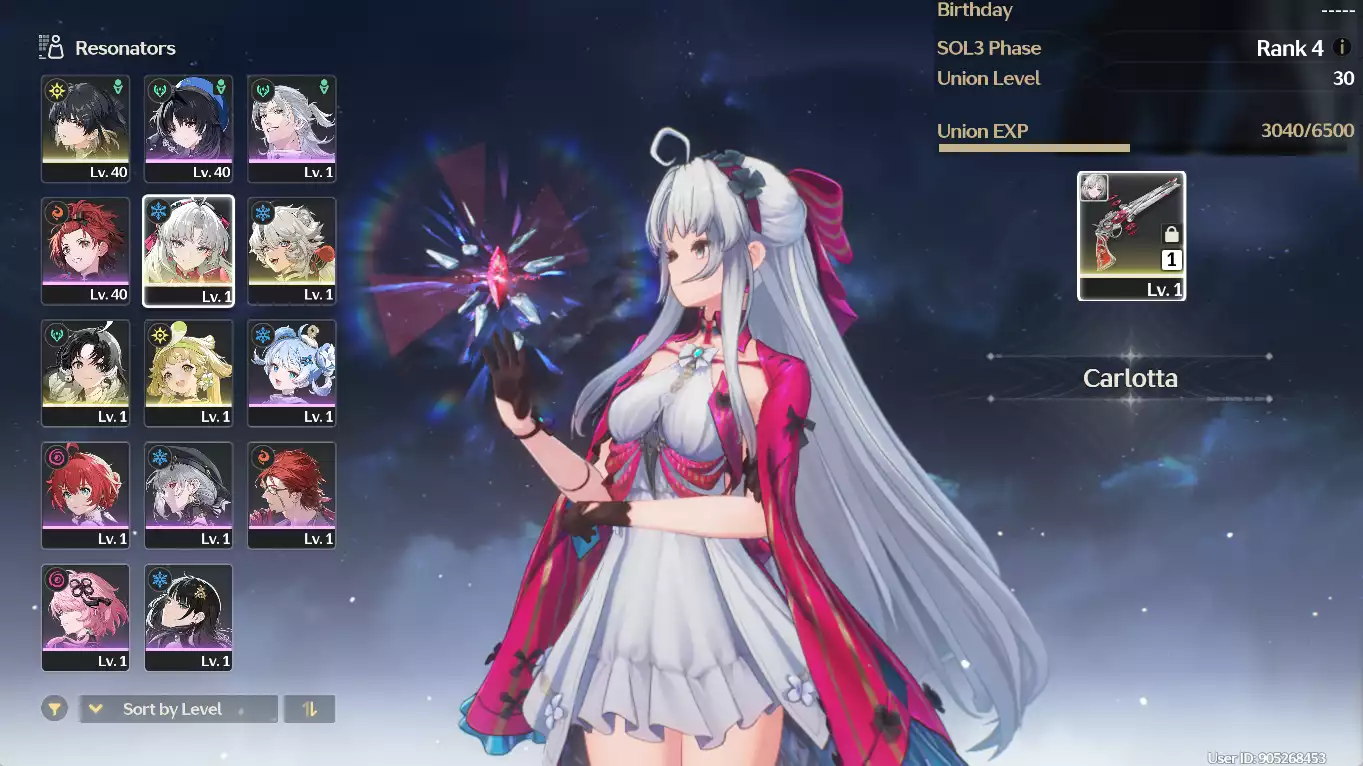Select the black-haired Lv. 40 Spectro resonator
This screenshot has width=1363, height=766.
(x=85, y=128)
